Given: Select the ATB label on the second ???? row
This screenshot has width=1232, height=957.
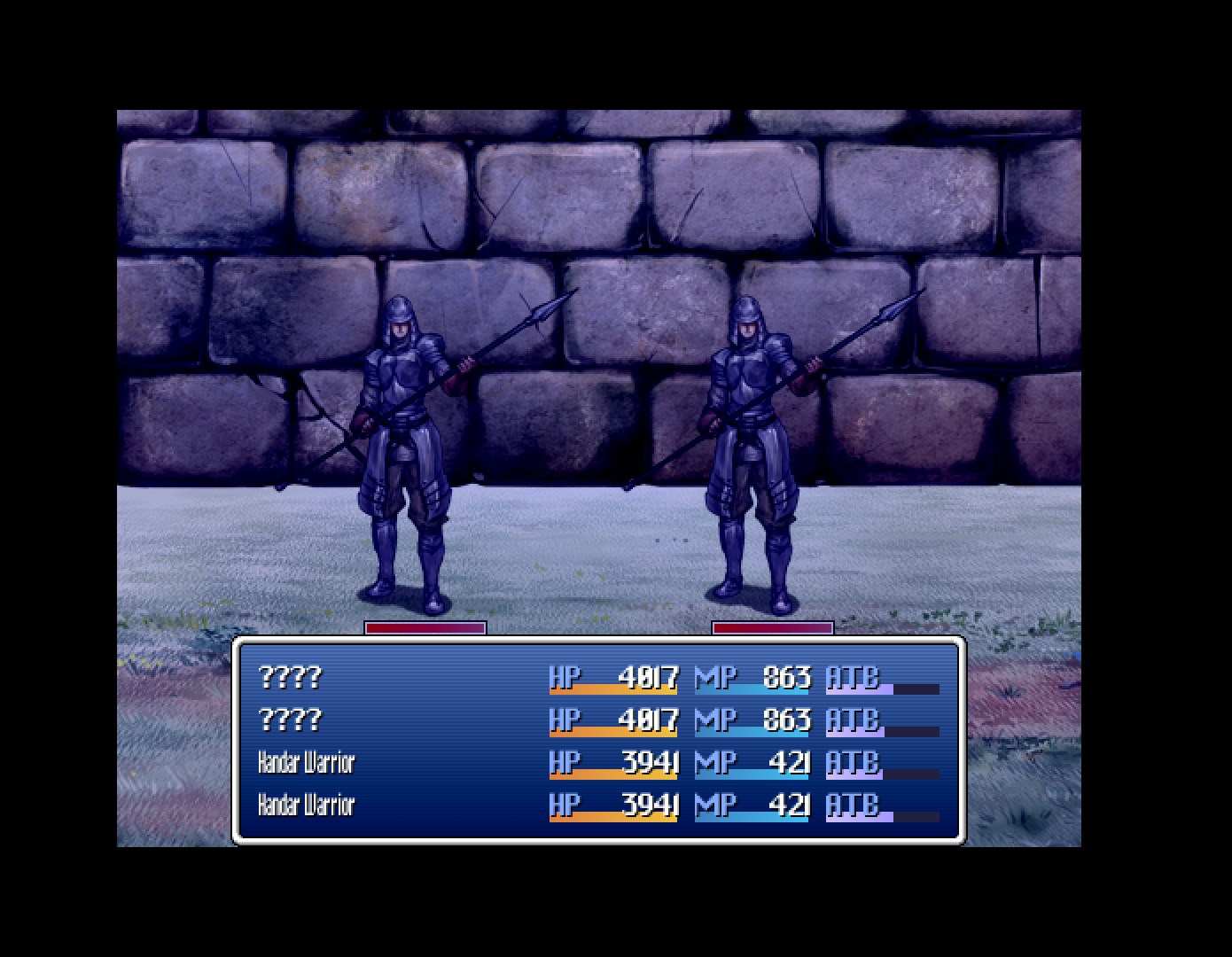Looking at the screenshot, I should point(851,720).
